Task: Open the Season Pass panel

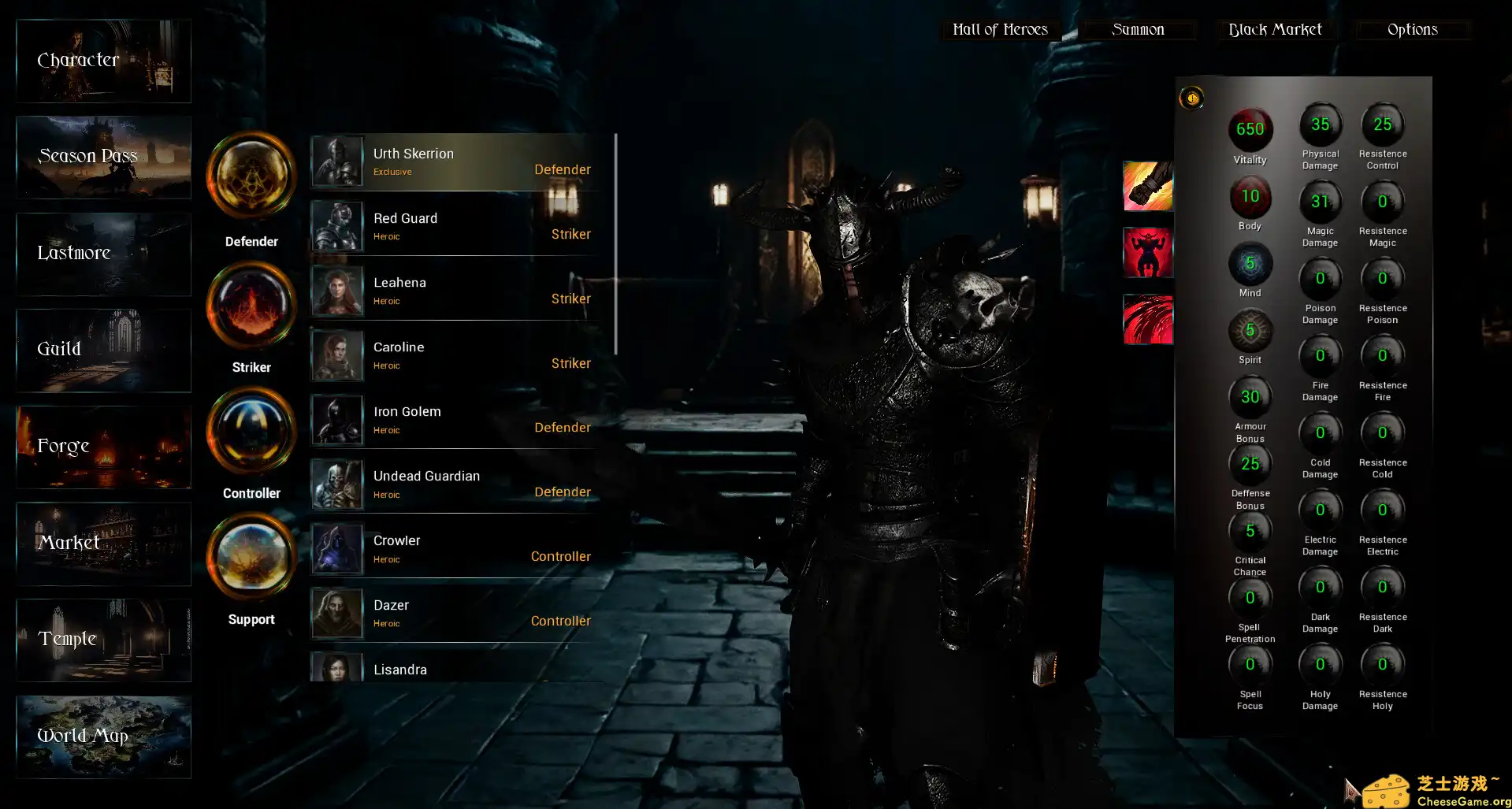Action: 103,158
